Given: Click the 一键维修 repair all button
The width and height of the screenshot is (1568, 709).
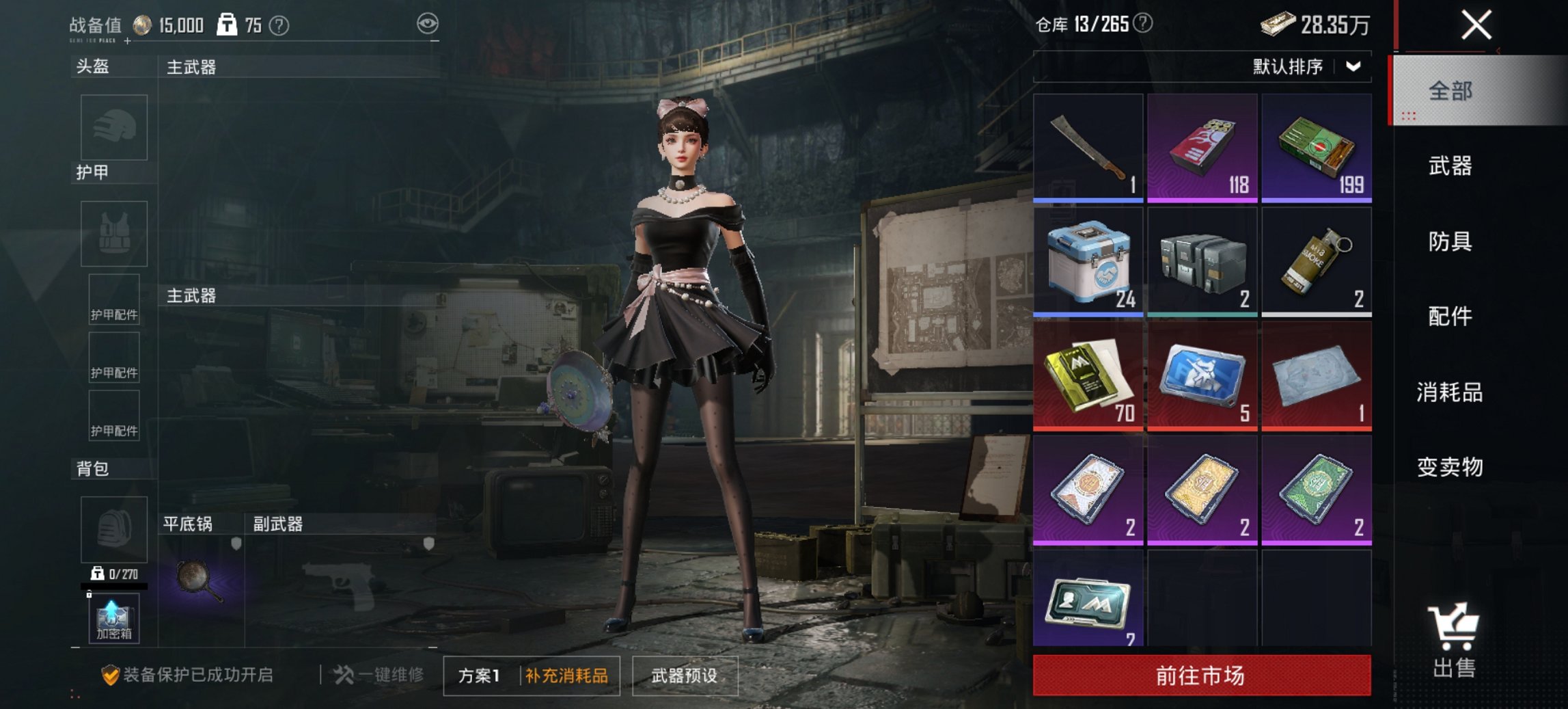Looking at the screenshot, I should pos(381,675).
